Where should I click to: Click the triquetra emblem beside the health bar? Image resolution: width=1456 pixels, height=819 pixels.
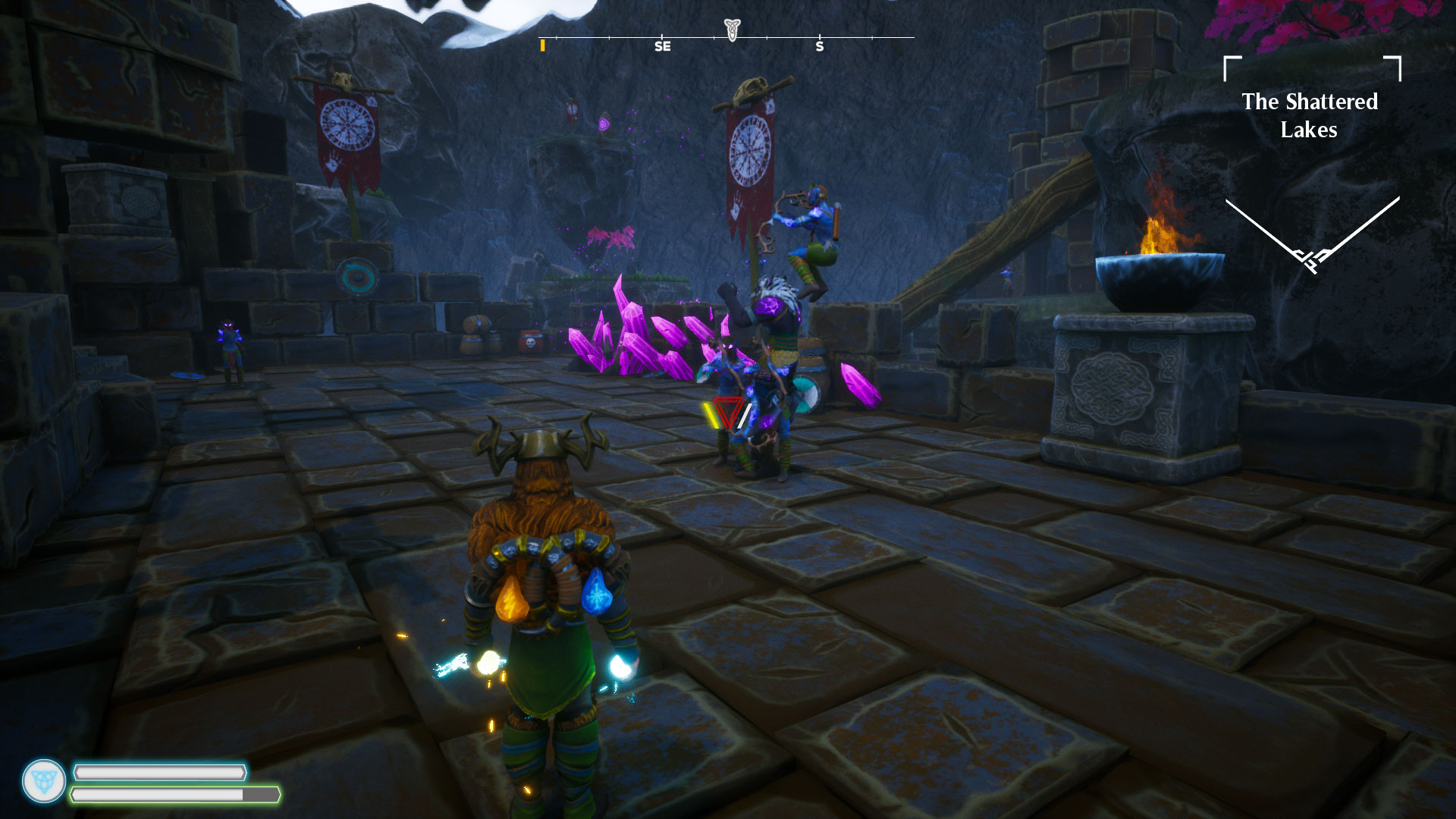pos(44,781)
